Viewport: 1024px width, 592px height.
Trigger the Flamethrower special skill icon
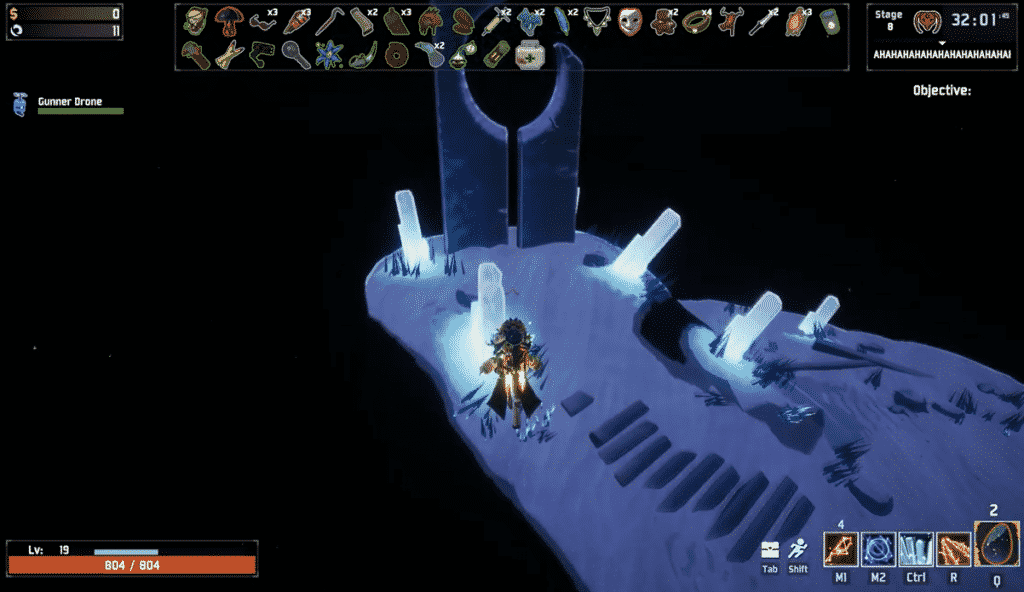[x=953, y=549]
